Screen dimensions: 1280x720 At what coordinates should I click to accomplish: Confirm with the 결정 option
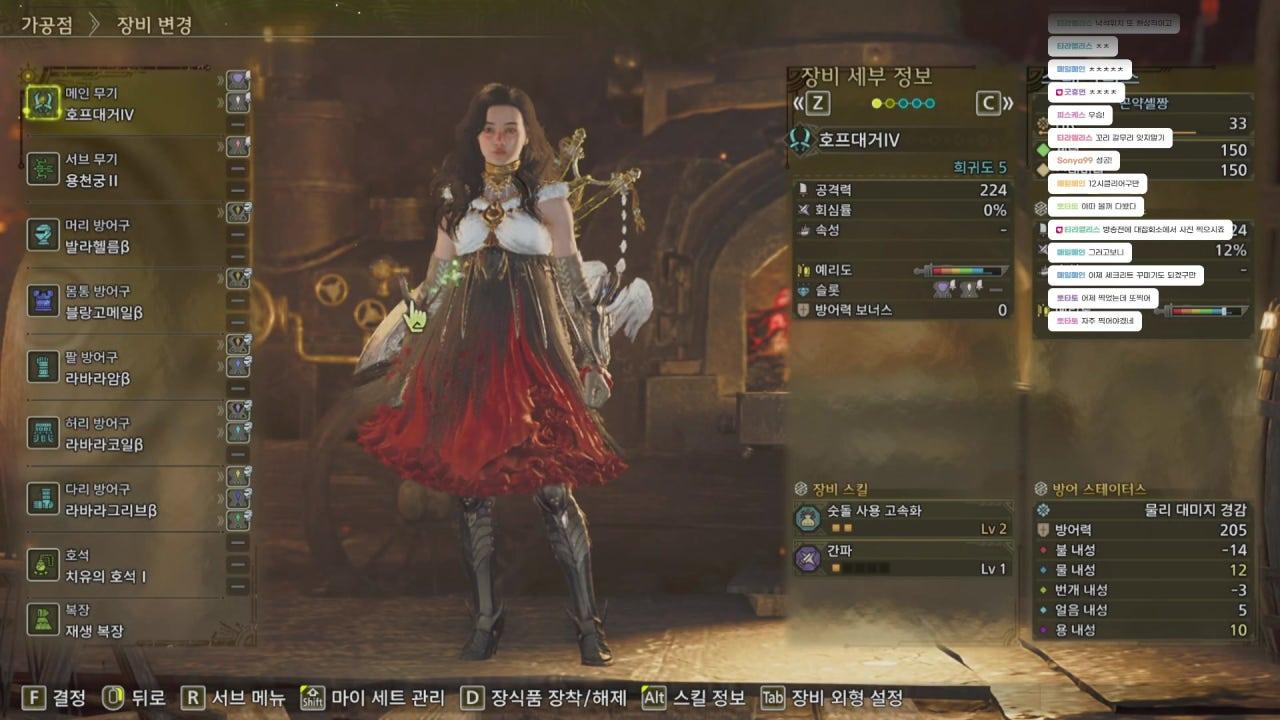tap(56, 698)
